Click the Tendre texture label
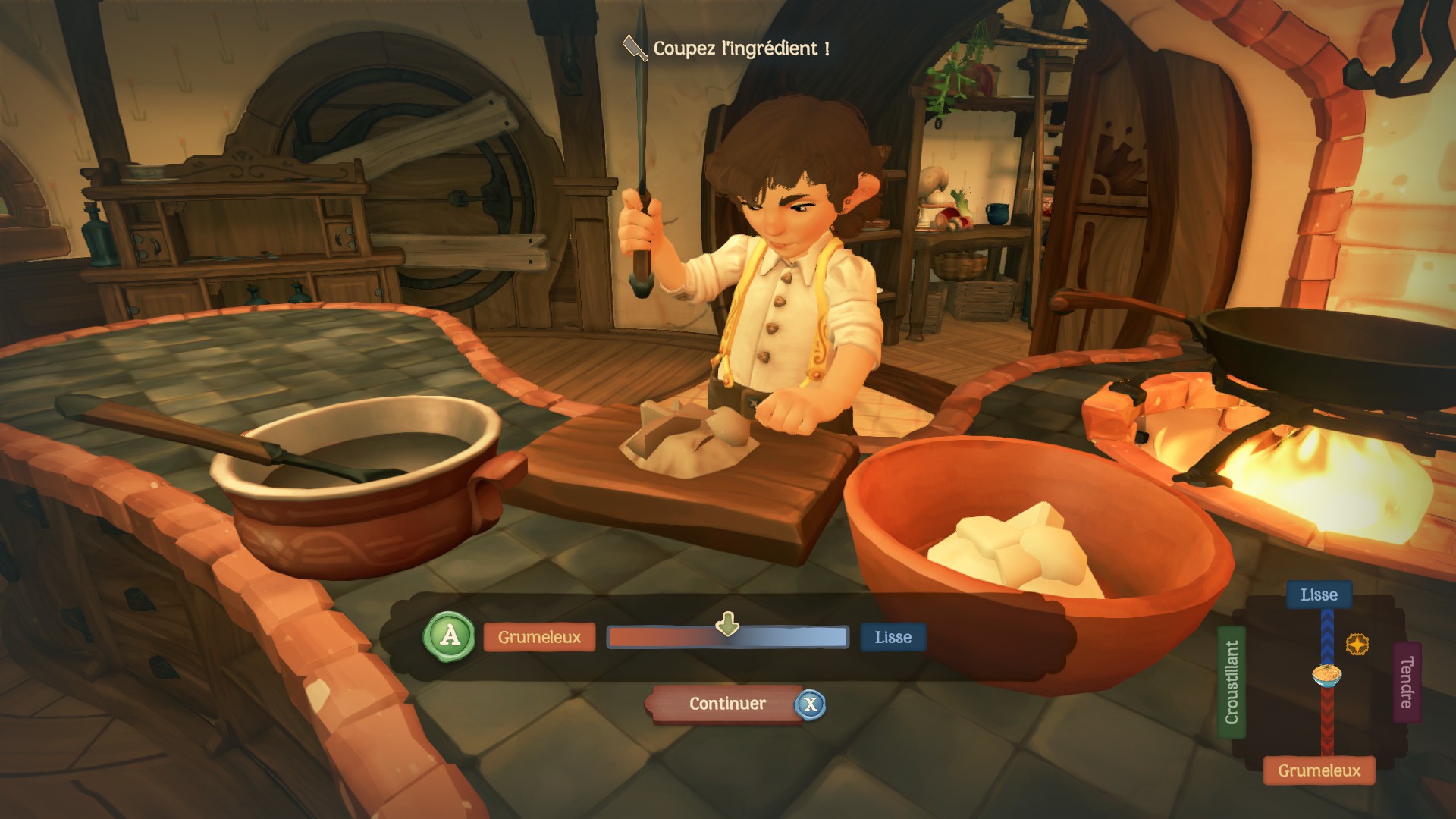1456x819 pixels. [1407, 682]
